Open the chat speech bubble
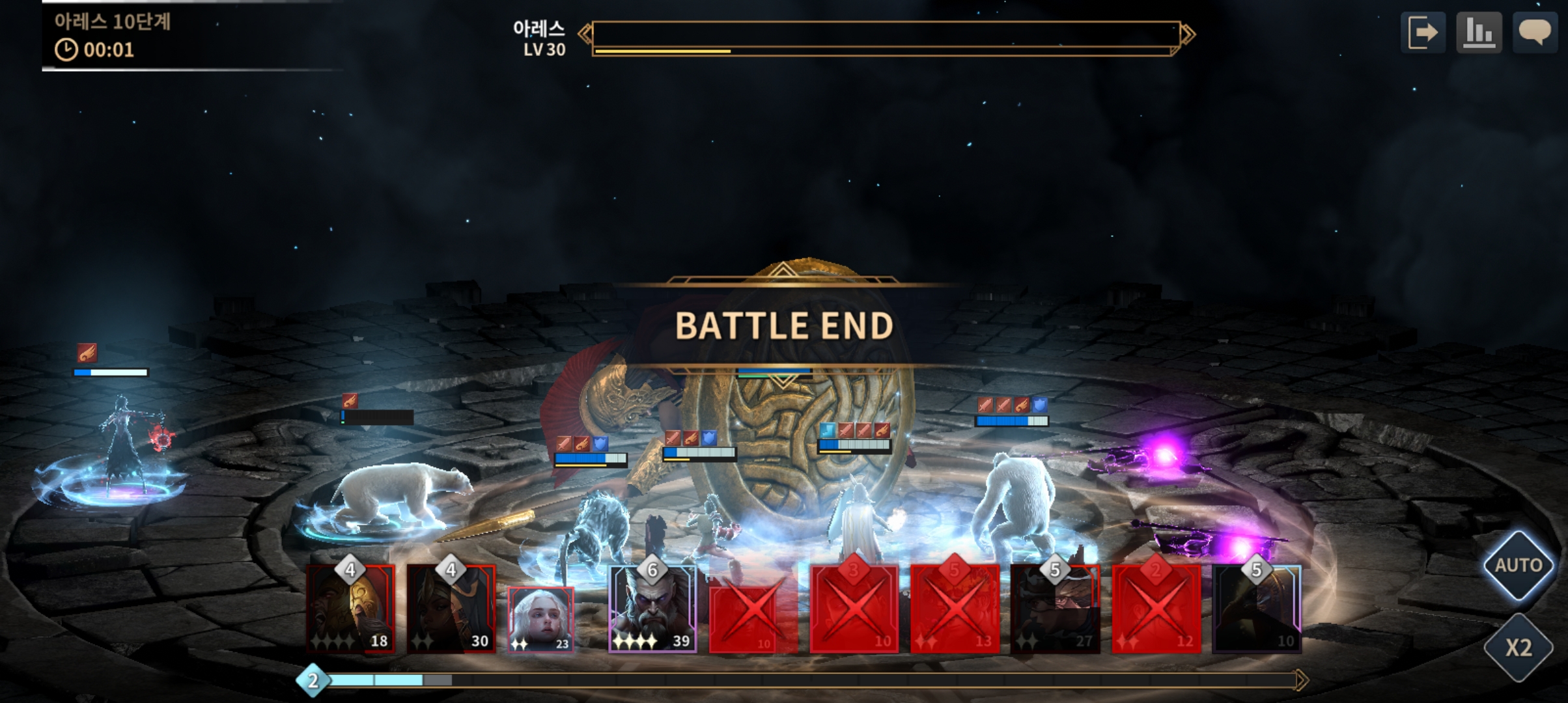Image resolution: width=1568 pixels, height=703 pixels. pos(1535,33)
